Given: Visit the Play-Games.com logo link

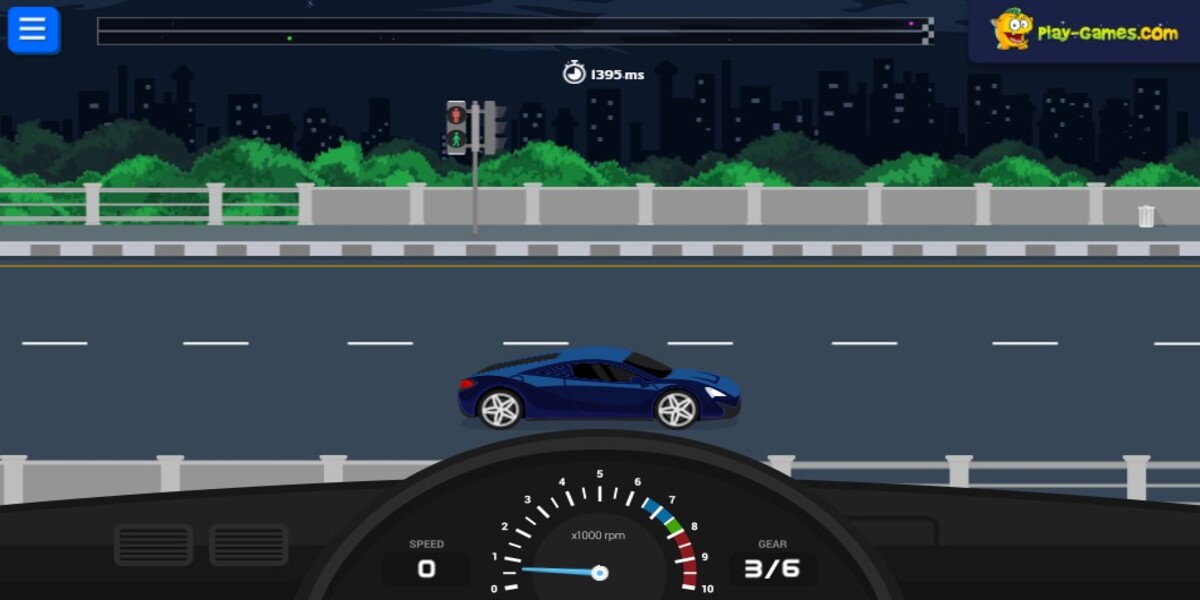Looking at the screenshot, I should point(1085,31).
